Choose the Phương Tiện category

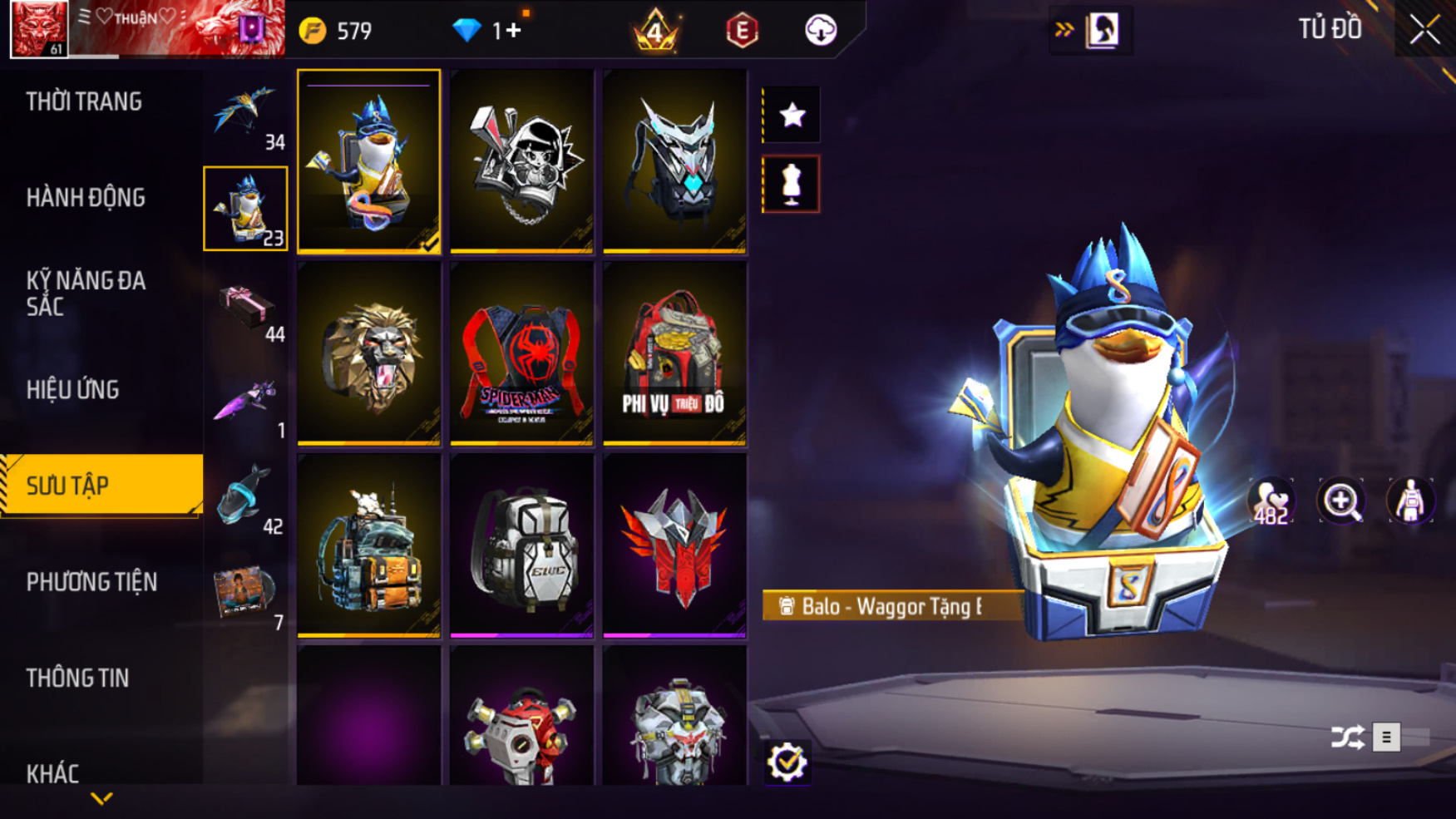point(91,582)
